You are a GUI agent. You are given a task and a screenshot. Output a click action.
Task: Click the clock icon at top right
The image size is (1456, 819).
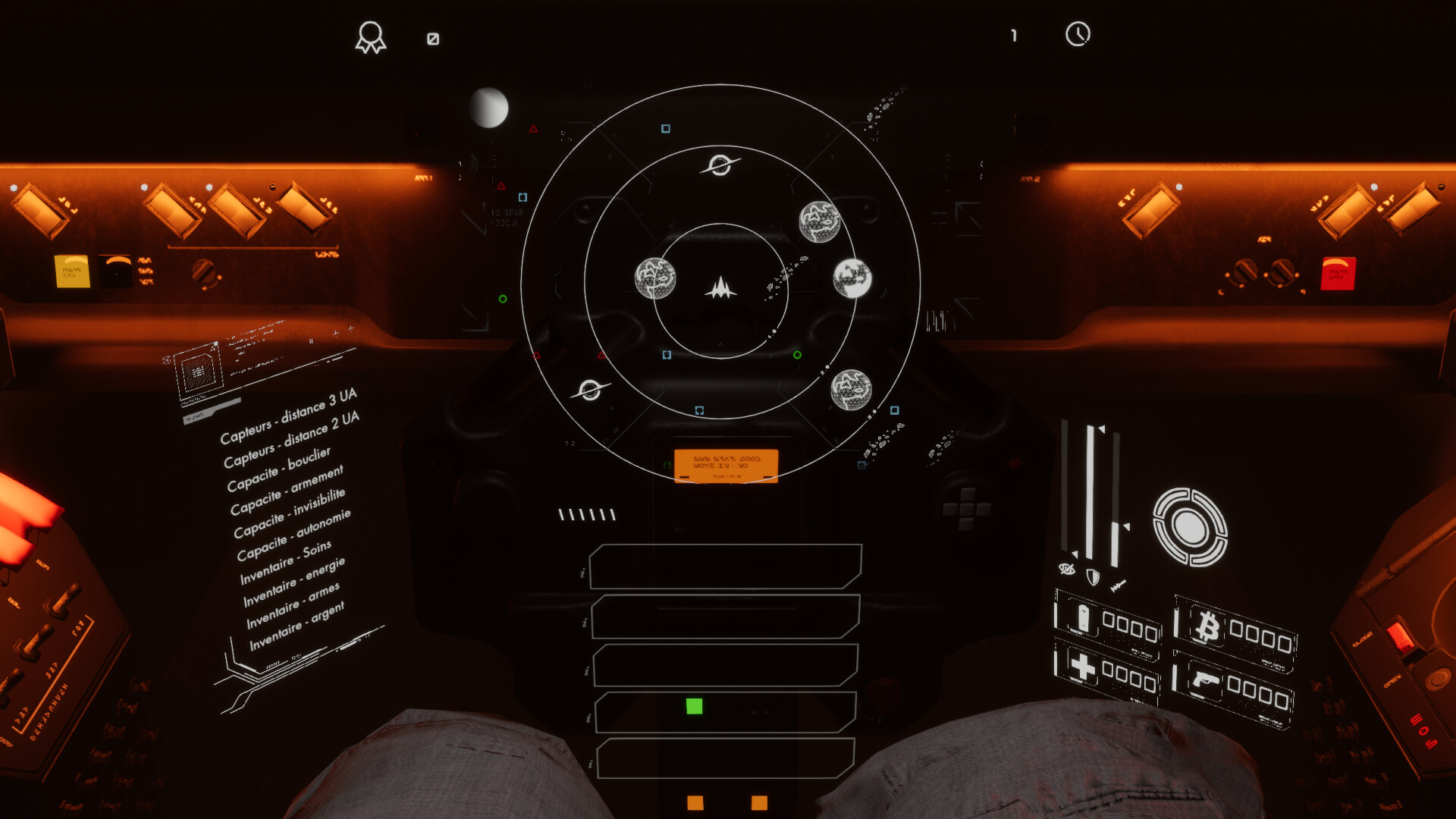point(1078,34)
